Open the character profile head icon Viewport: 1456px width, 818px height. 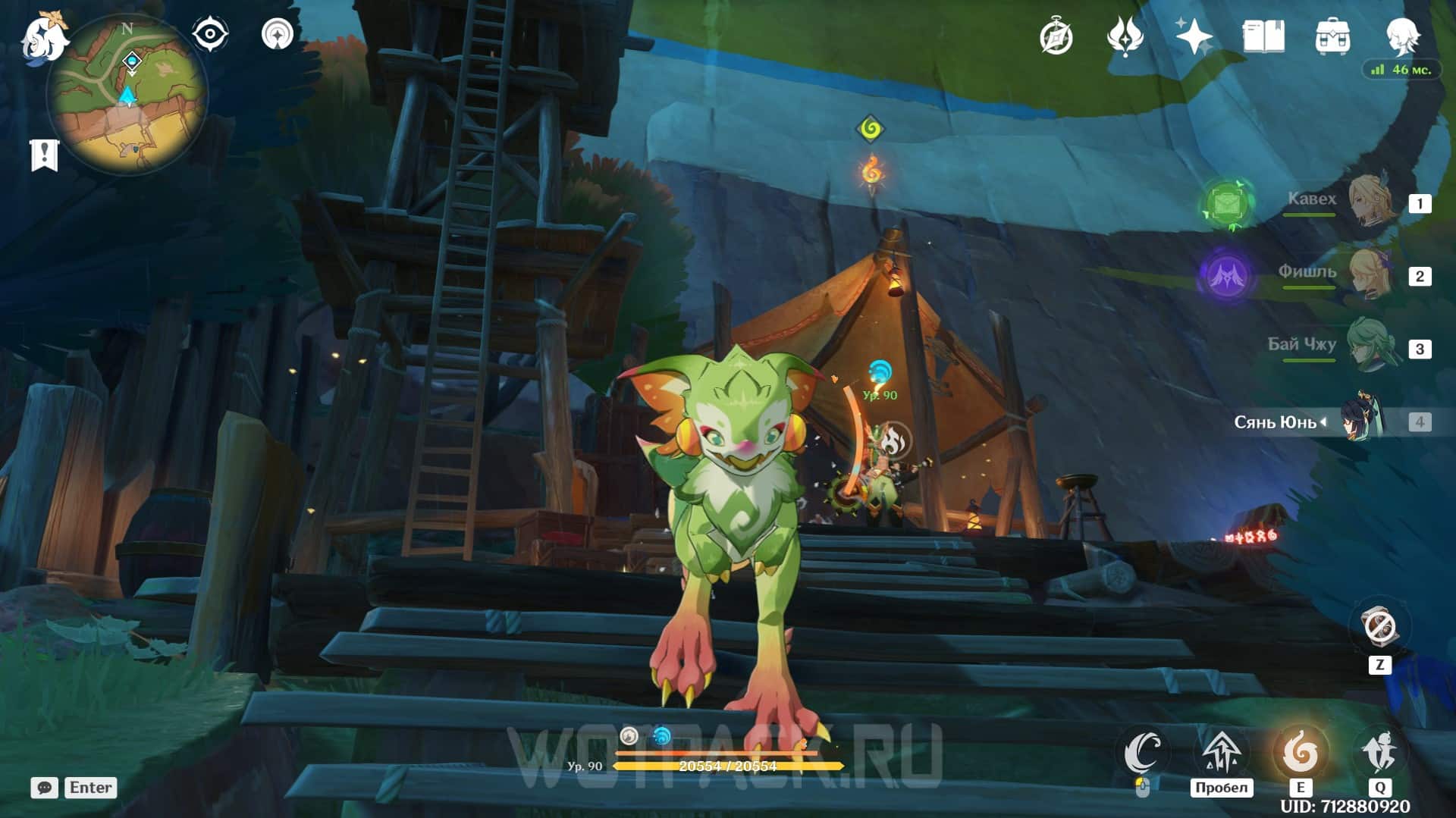click(x=1401, y=35)
